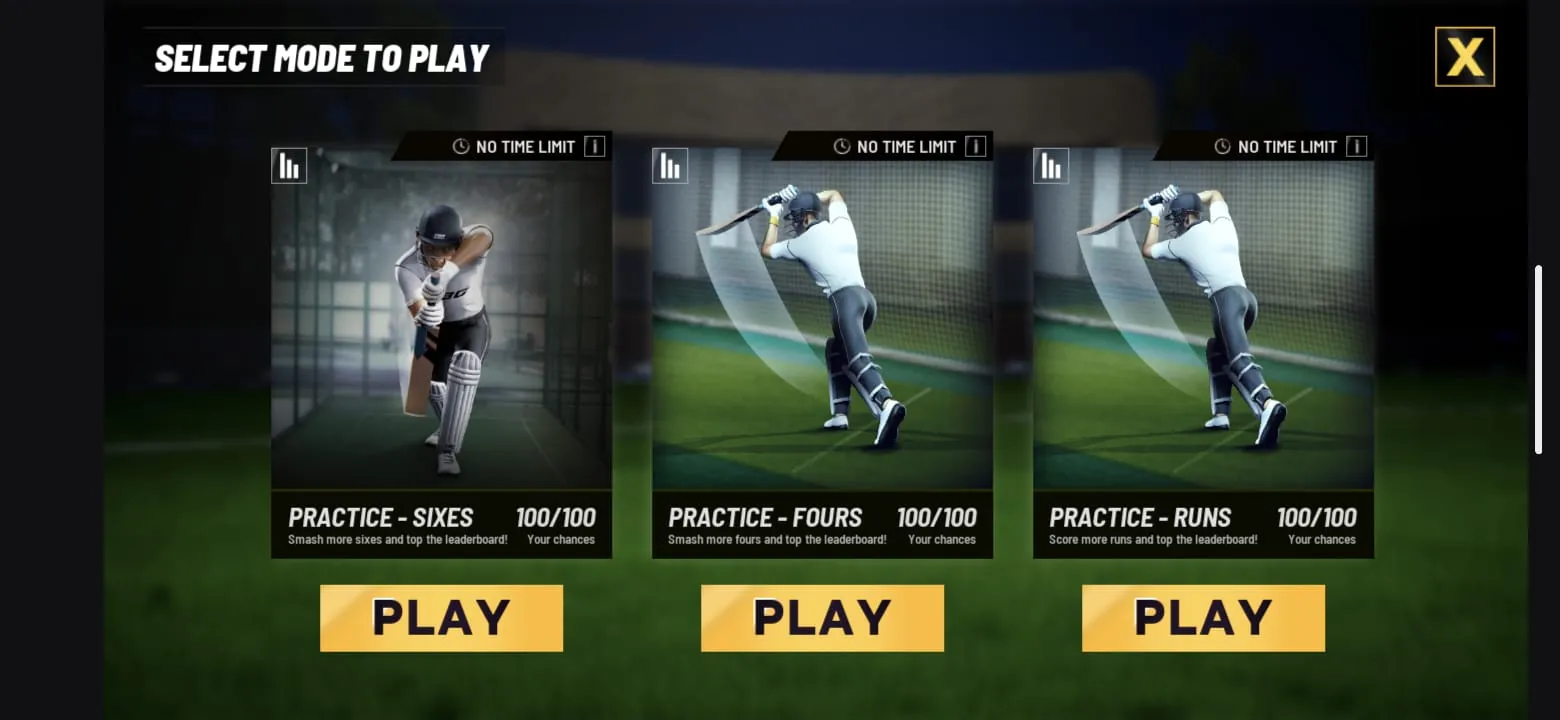This screenshot has width=1560, height=720.
Task: Open info for Practice - Sixes time limit
Action: click(594, 147)
